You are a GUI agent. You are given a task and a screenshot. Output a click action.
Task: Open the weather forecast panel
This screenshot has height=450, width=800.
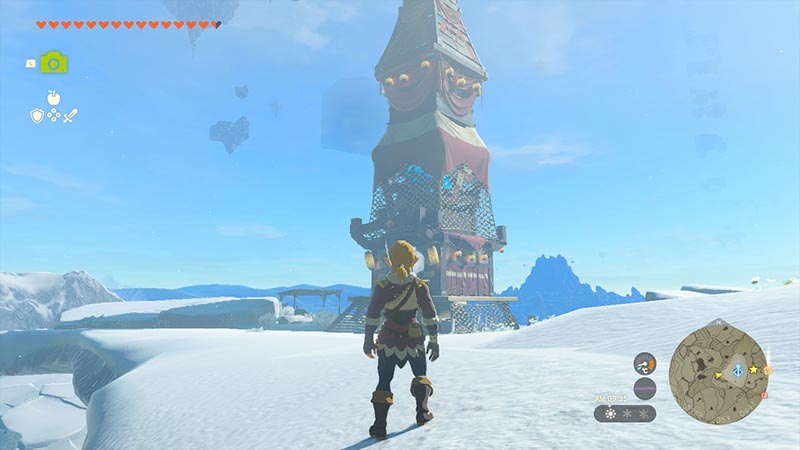point(625,413)
